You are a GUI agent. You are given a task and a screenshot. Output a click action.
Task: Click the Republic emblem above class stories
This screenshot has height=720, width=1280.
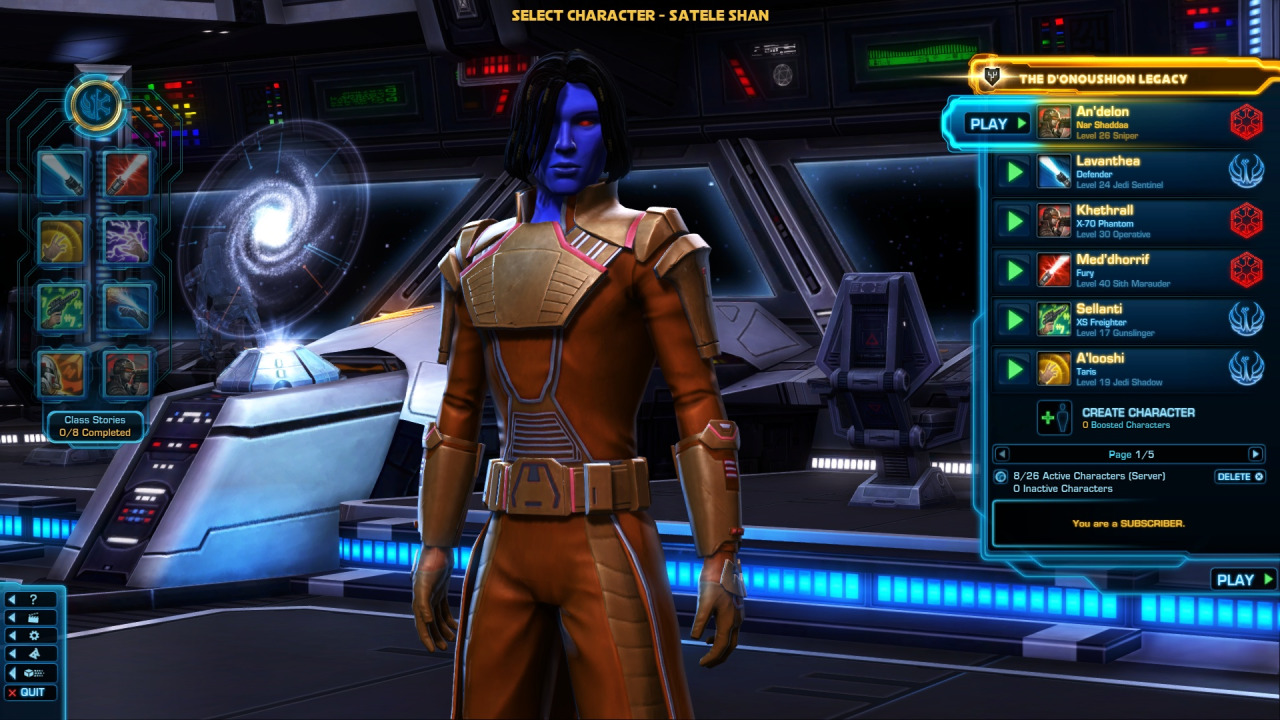point(96,105)
